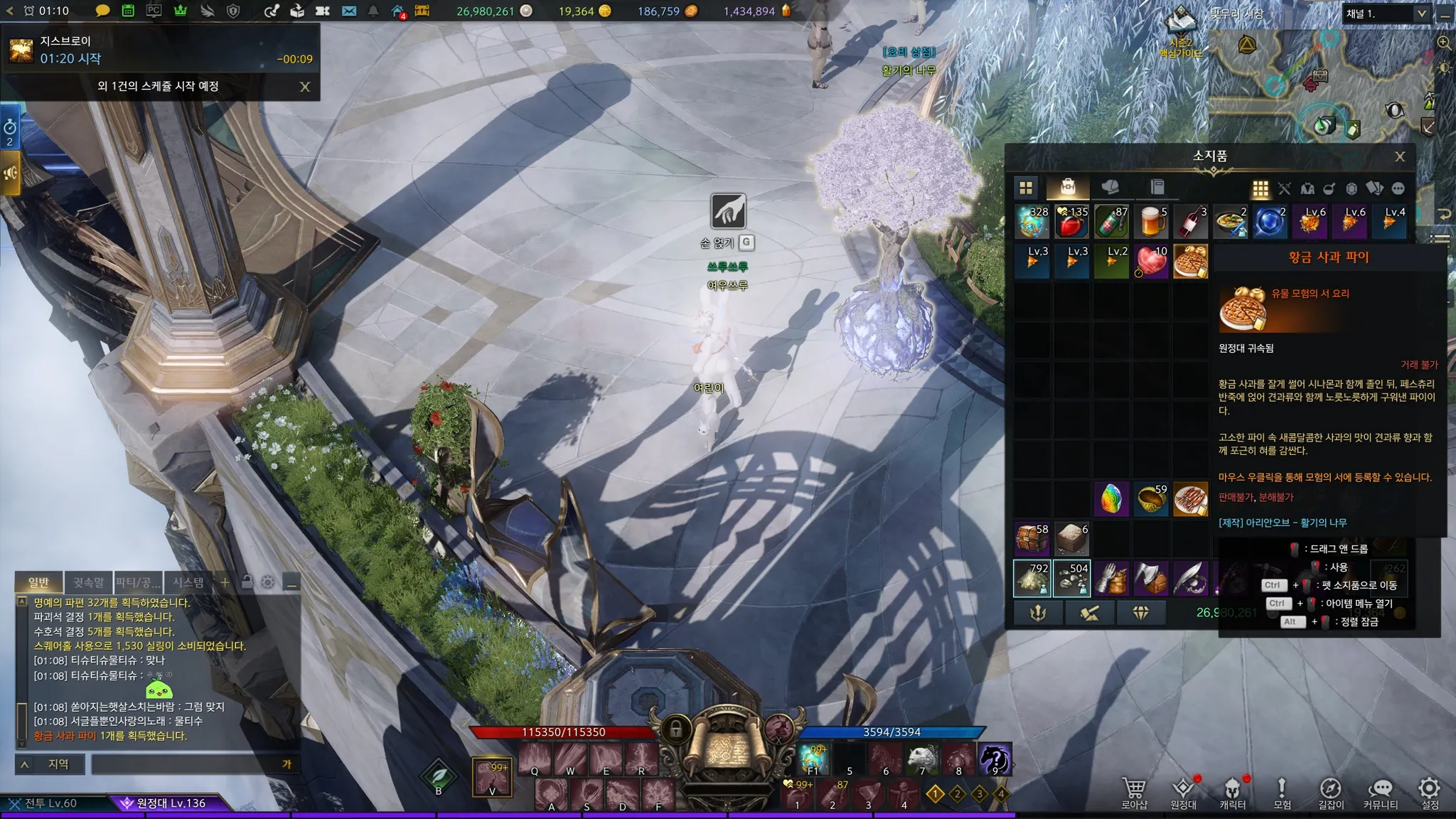Select the beer mug item in inventory
The image size is (1456, 819).
coord(1151,222)
